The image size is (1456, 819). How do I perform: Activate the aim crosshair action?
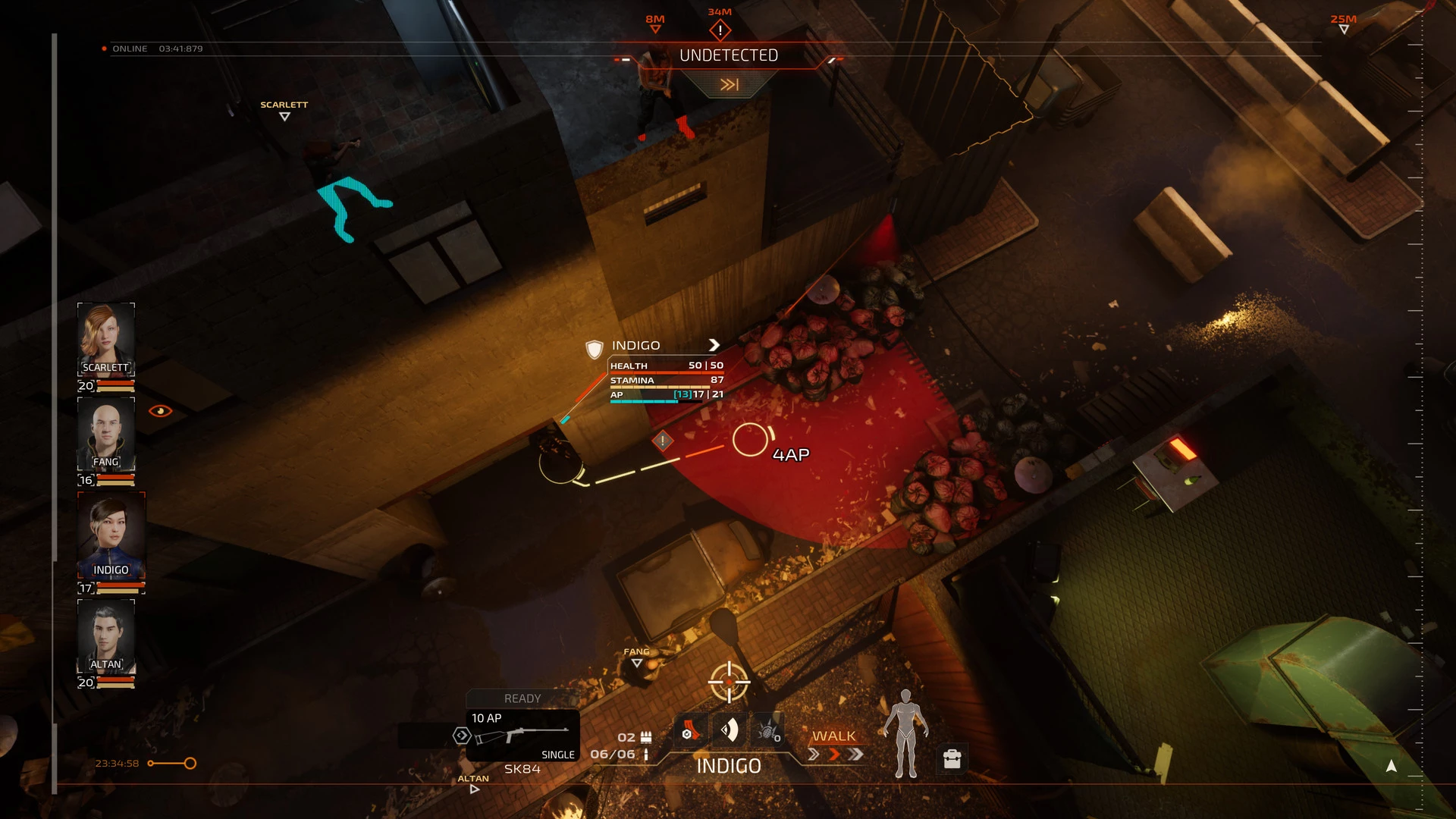click(729, 682)
